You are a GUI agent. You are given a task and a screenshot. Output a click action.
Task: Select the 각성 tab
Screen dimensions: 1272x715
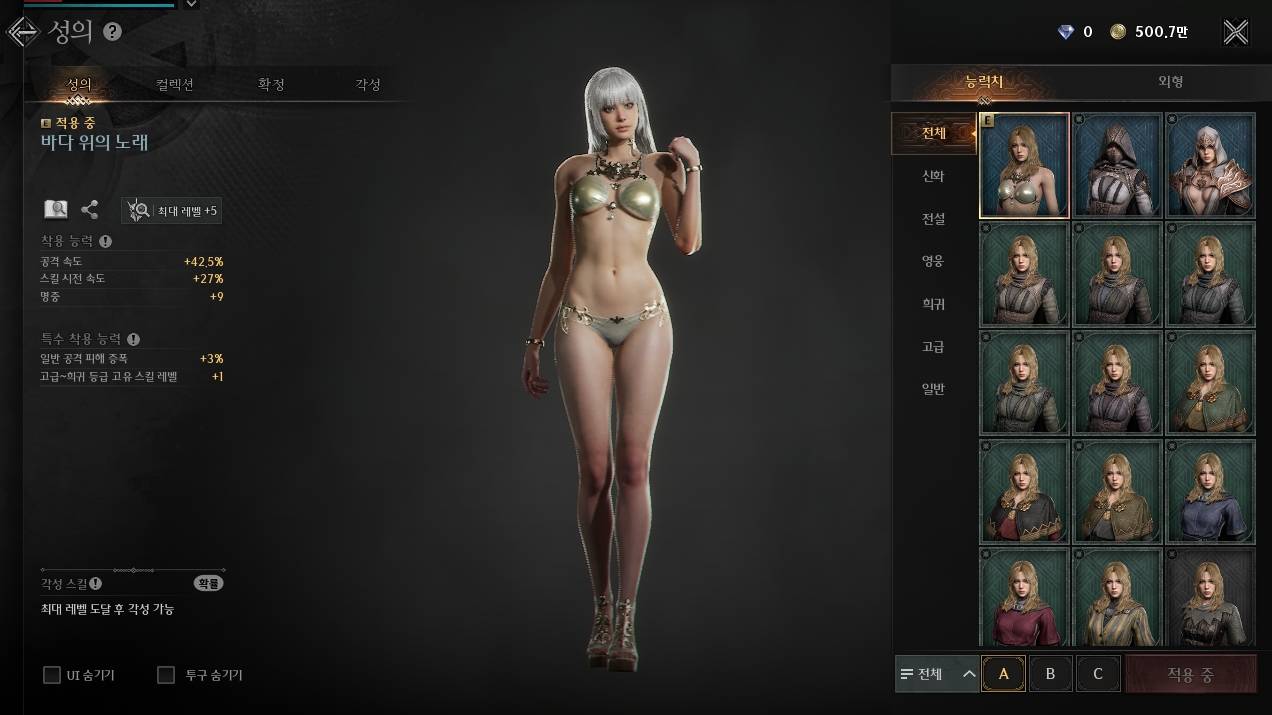368,85
